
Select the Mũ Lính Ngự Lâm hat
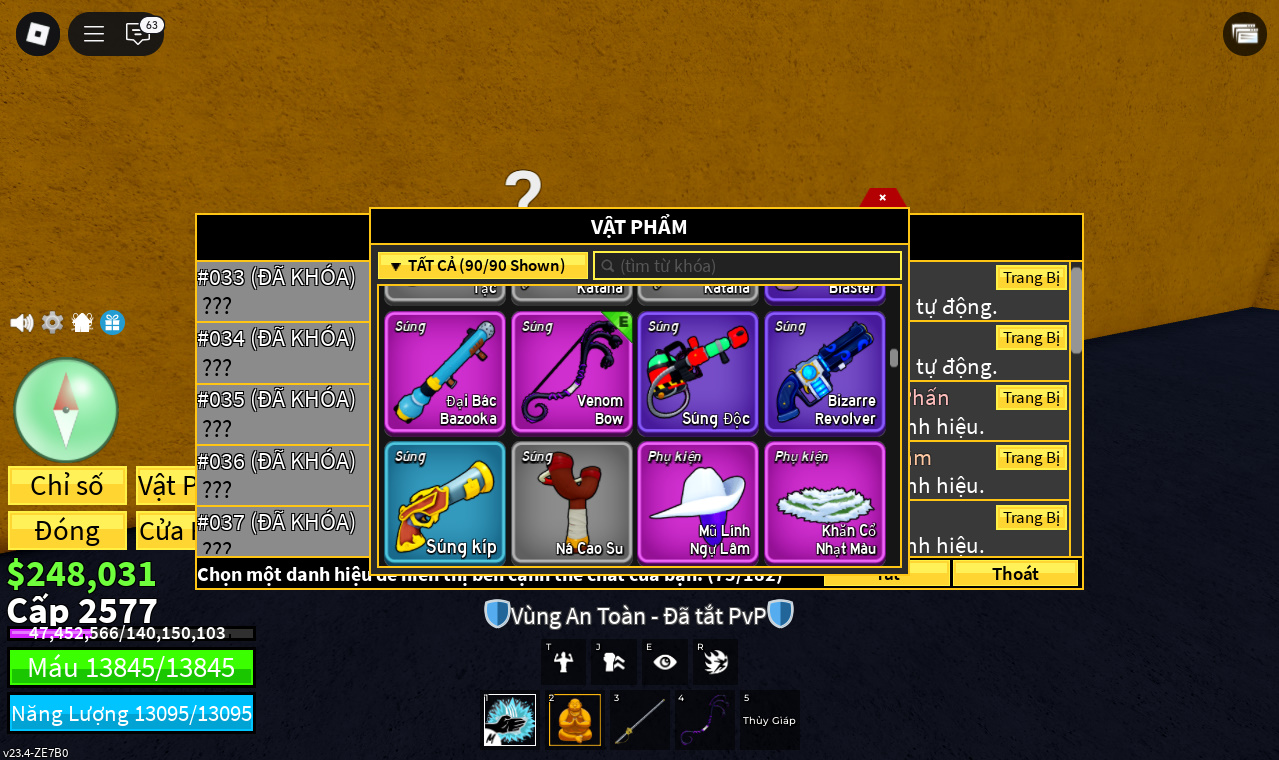[x=698, y=502]
